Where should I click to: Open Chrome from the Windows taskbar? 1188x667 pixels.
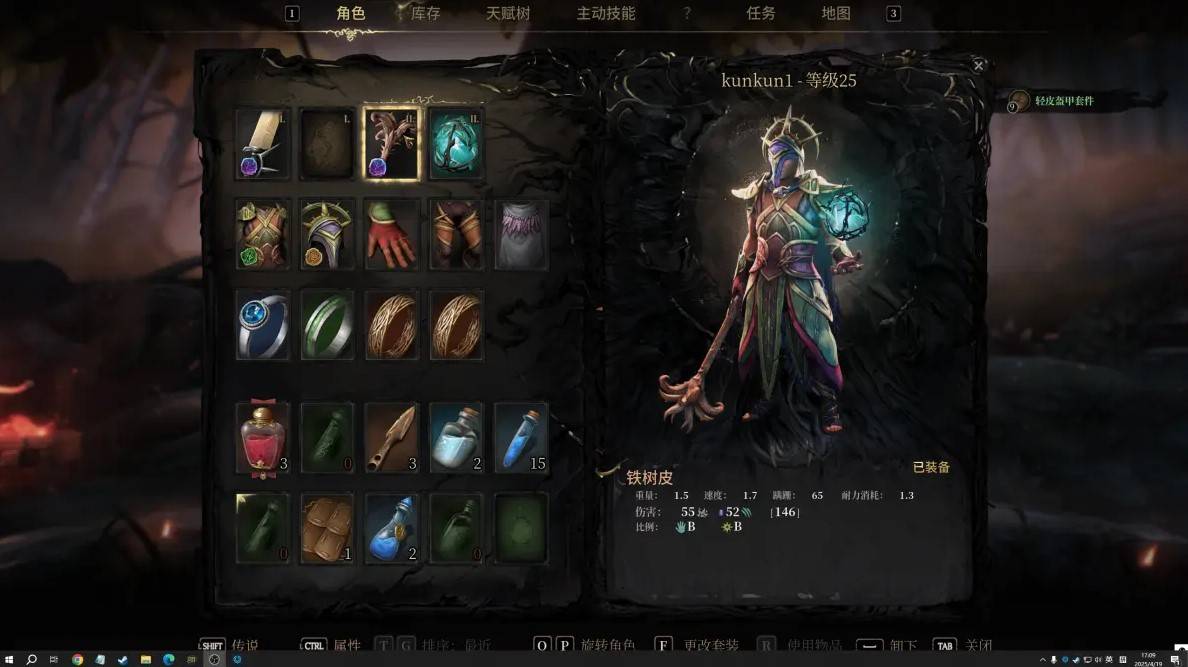point(77,660)
